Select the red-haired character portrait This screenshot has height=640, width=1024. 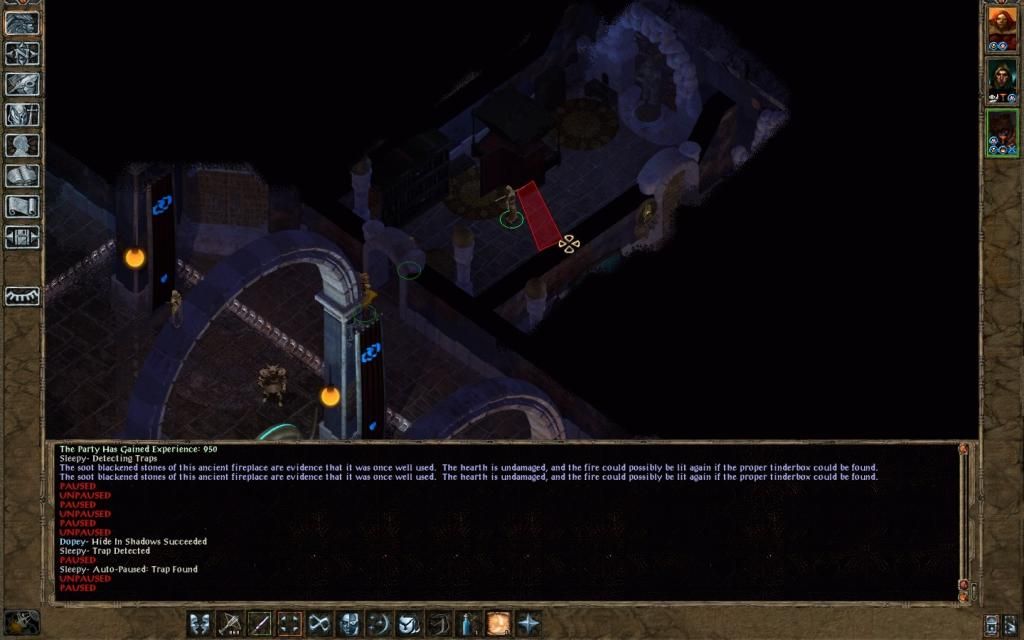[1002, 29]
